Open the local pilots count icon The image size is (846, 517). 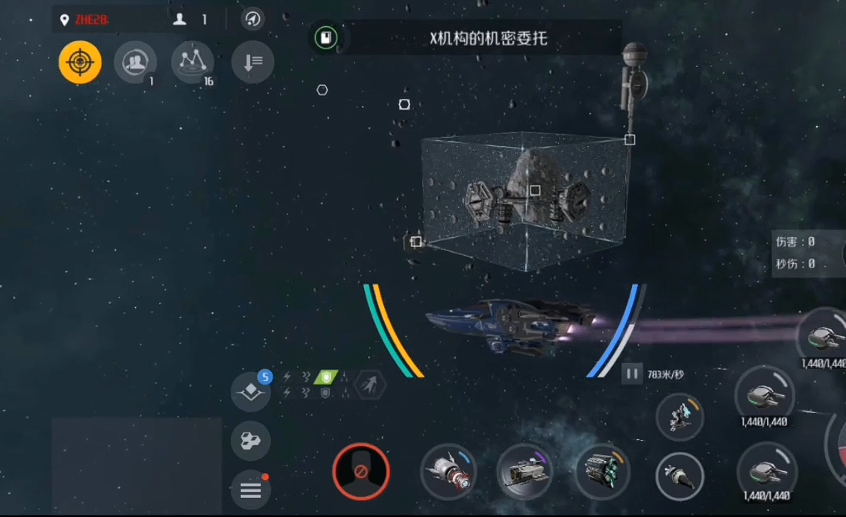click(190, 19)
